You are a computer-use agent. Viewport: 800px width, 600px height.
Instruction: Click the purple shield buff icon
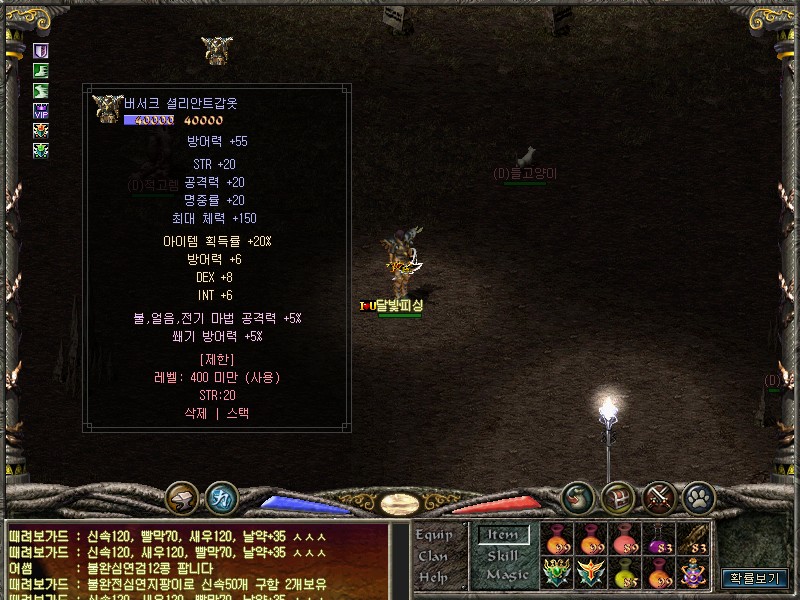tap(41, 51)
